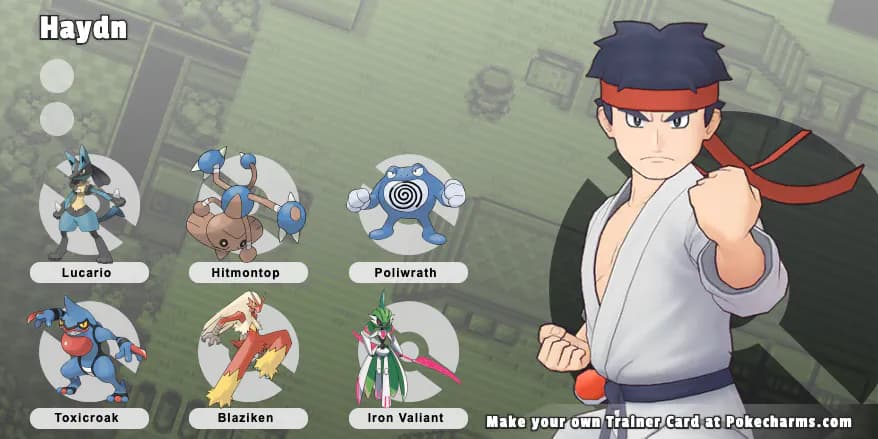Viewport: 878px width, 439px height.
Task: Open the Pokecharms.com trainer card link
Action: point(669,422)
